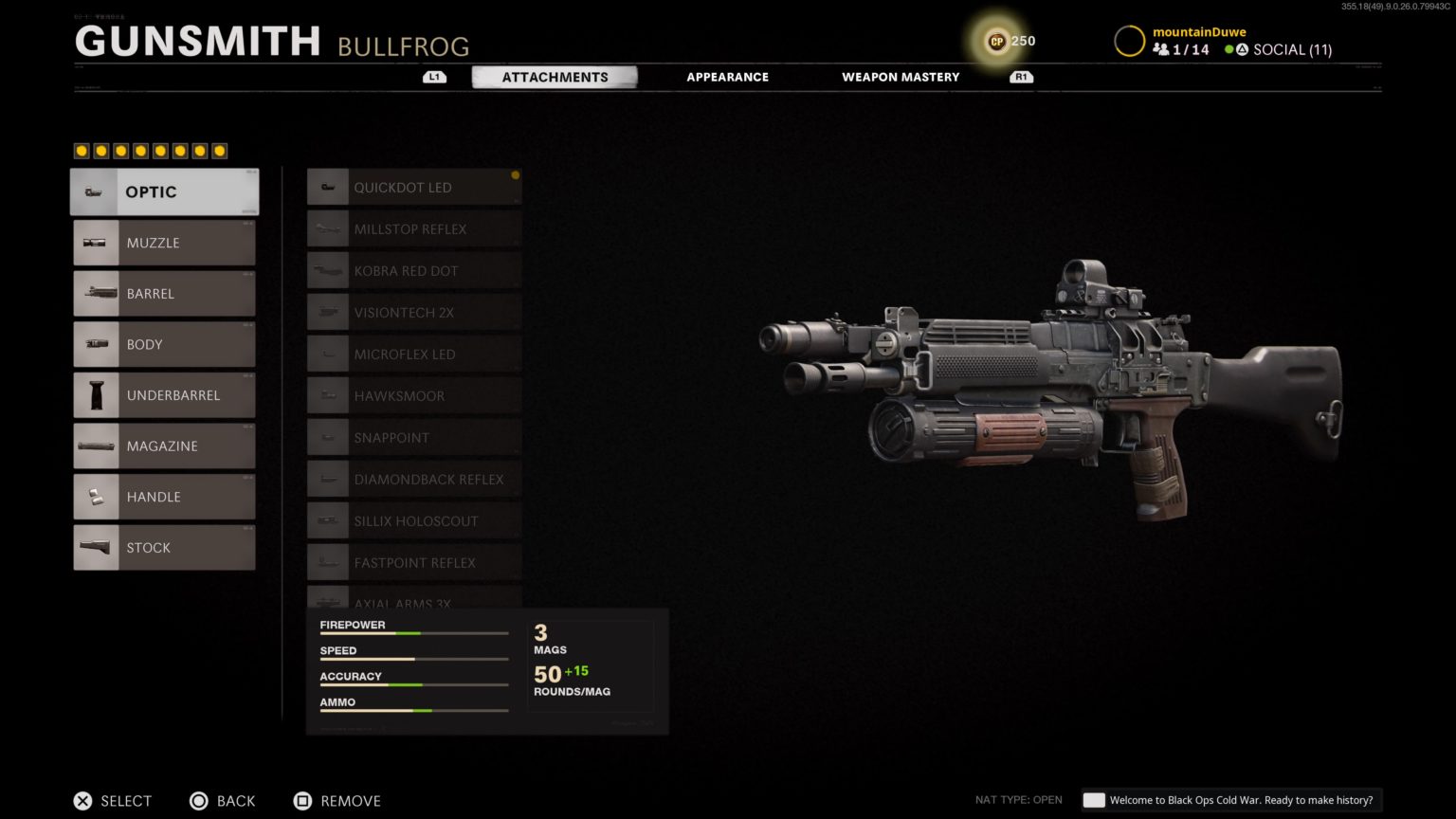1456x819 pixels.
Task: Expand attachments with the R1 shoulder indicator
Action: point(1020,77)
